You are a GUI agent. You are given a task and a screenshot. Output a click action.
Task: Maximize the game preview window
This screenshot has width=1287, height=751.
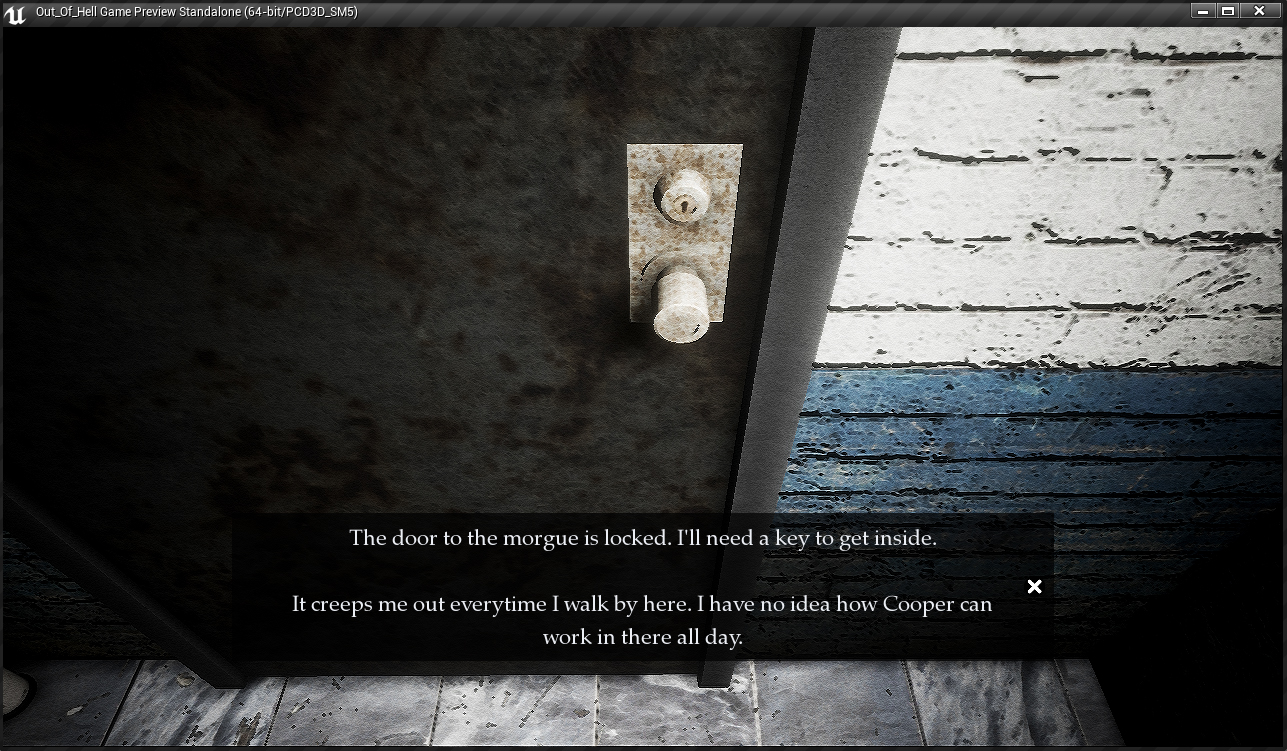tap(1228, 11)
